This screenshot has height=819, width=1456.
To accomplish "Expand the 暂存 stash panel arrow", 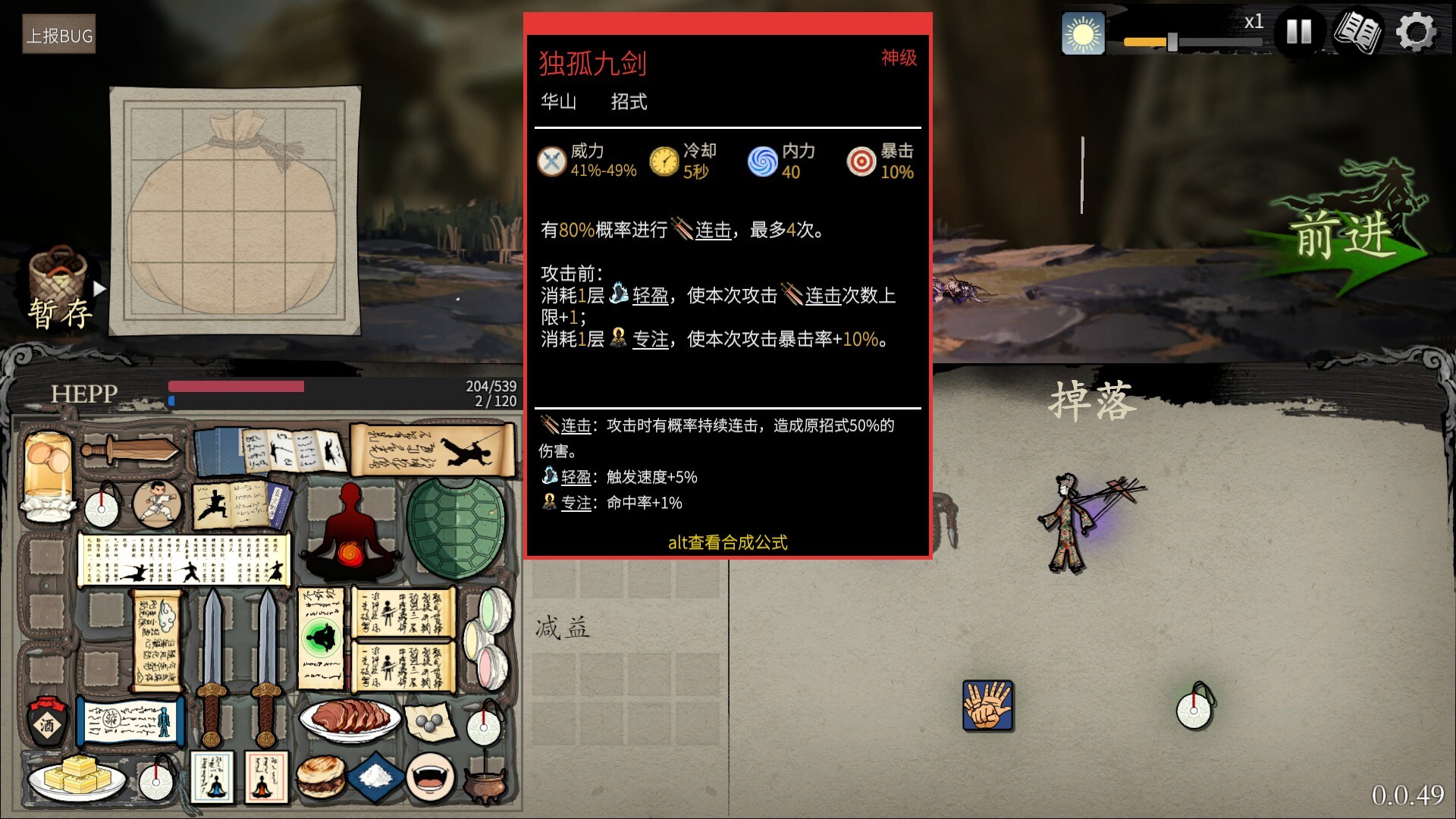I will tap(99, 288).
